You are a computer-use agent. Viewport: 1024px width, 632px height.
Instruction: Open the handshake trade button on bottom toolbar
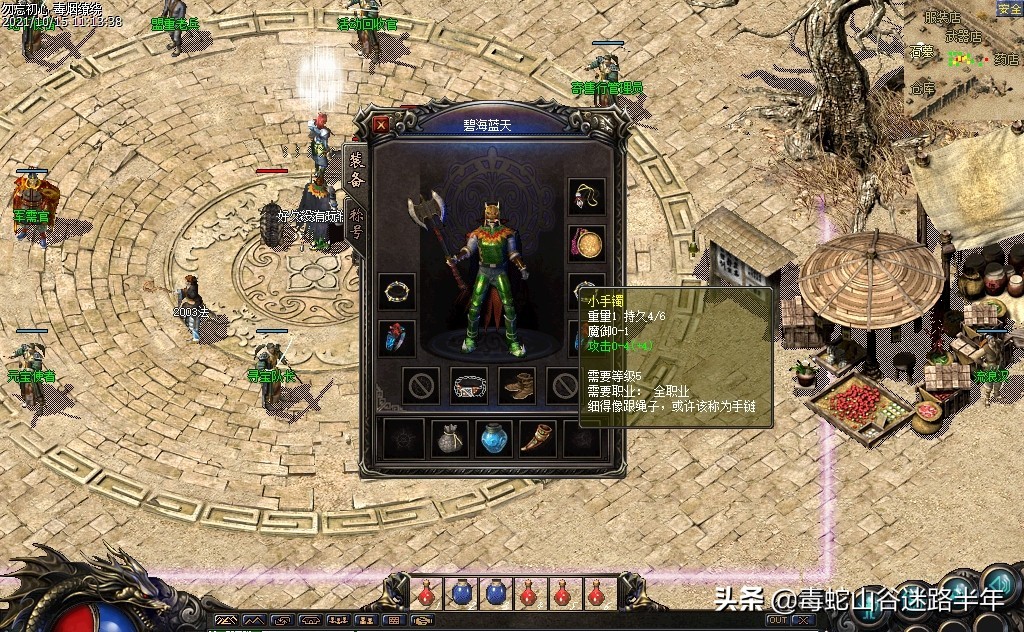pyautogui.click(x=422, y=621)
